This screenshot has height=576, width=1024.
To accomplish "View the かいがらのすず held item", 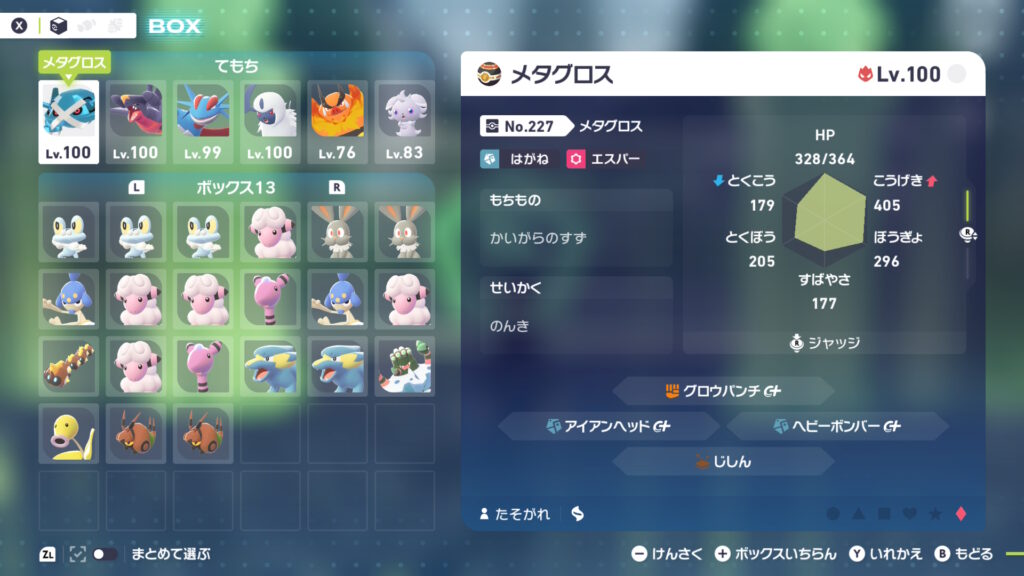I will (576, 240).
